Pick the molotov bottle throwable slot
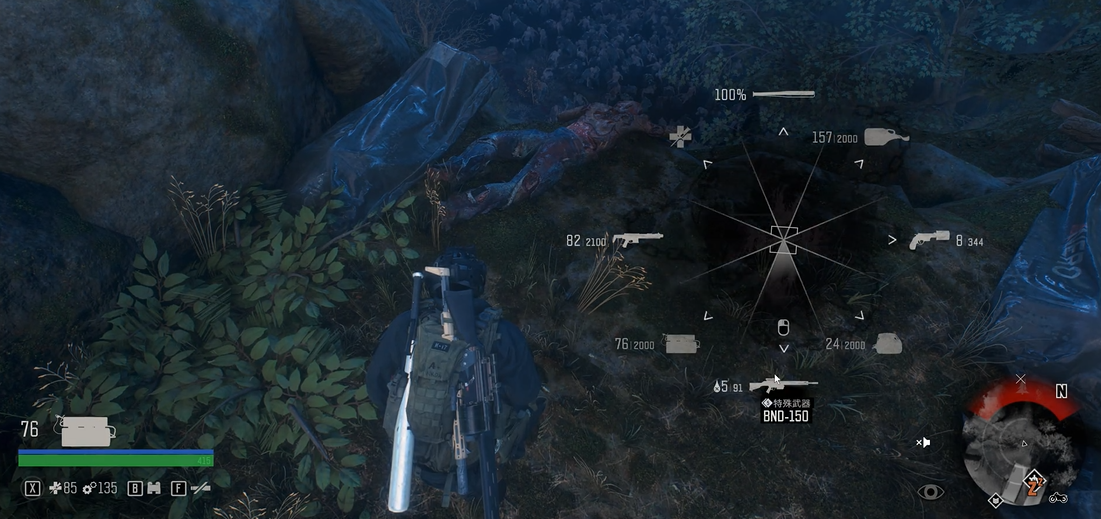 (x=886, y=137)
